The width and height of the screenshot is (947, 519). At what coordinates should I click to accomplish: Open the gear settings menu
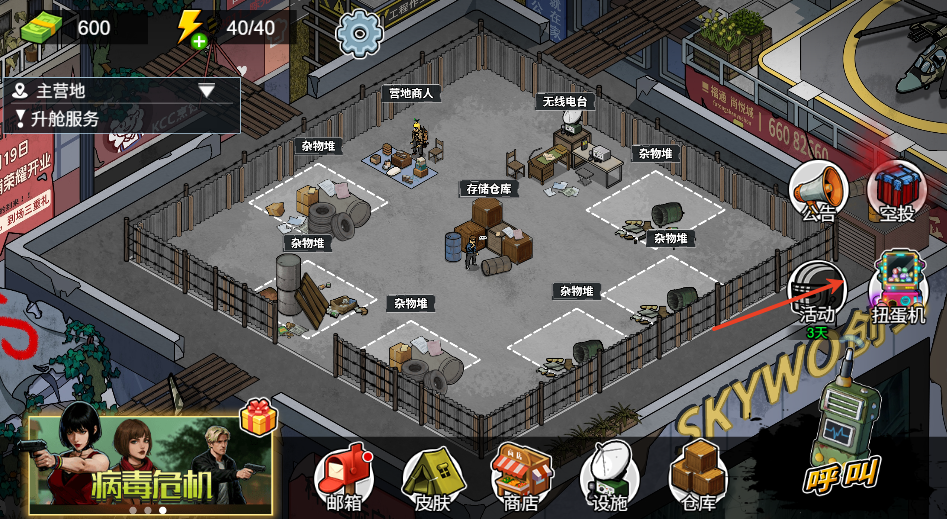point(359,33)
